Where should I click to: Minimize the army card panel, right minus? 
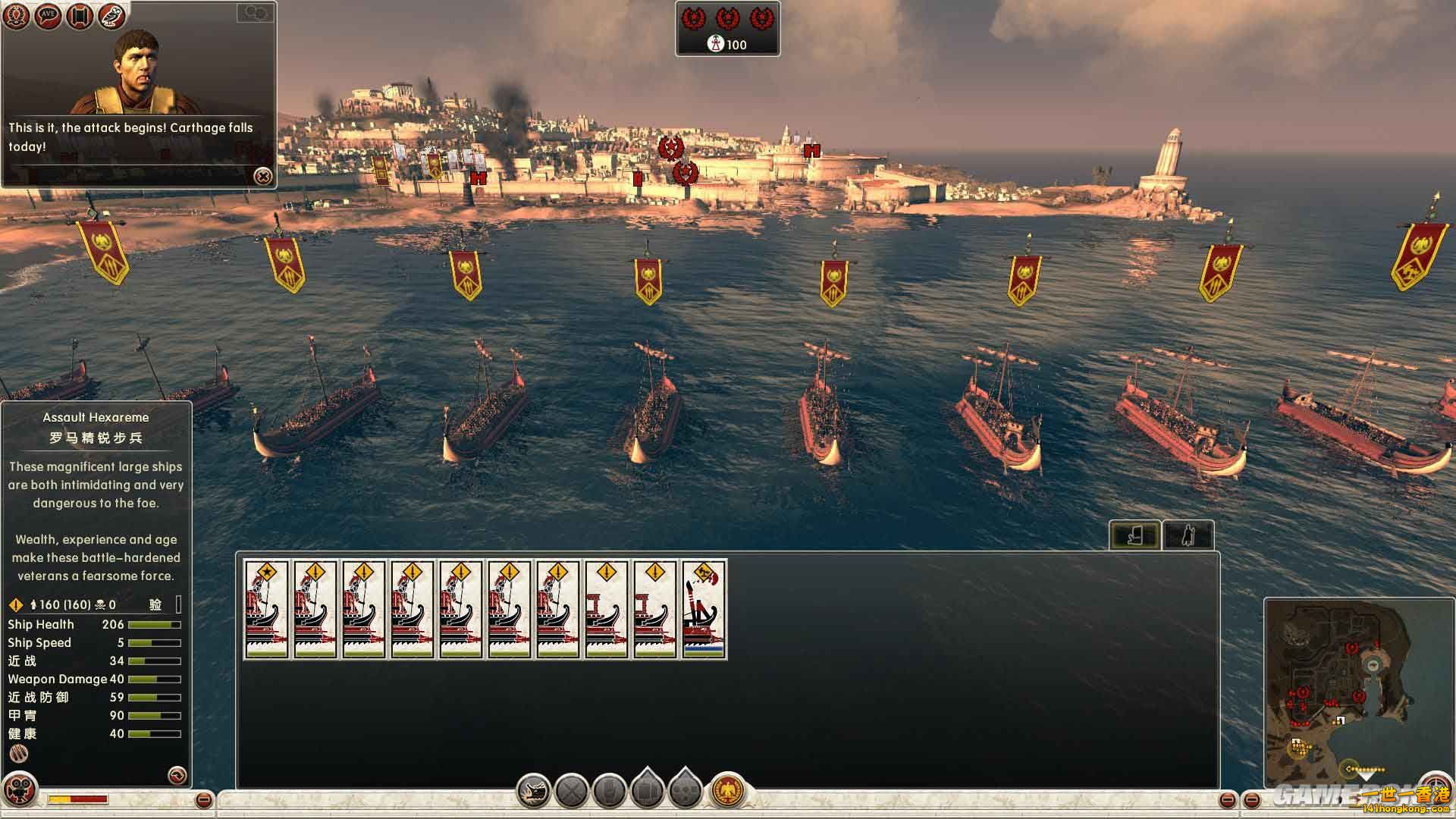pyautogui.click(x=1228, y=800)
